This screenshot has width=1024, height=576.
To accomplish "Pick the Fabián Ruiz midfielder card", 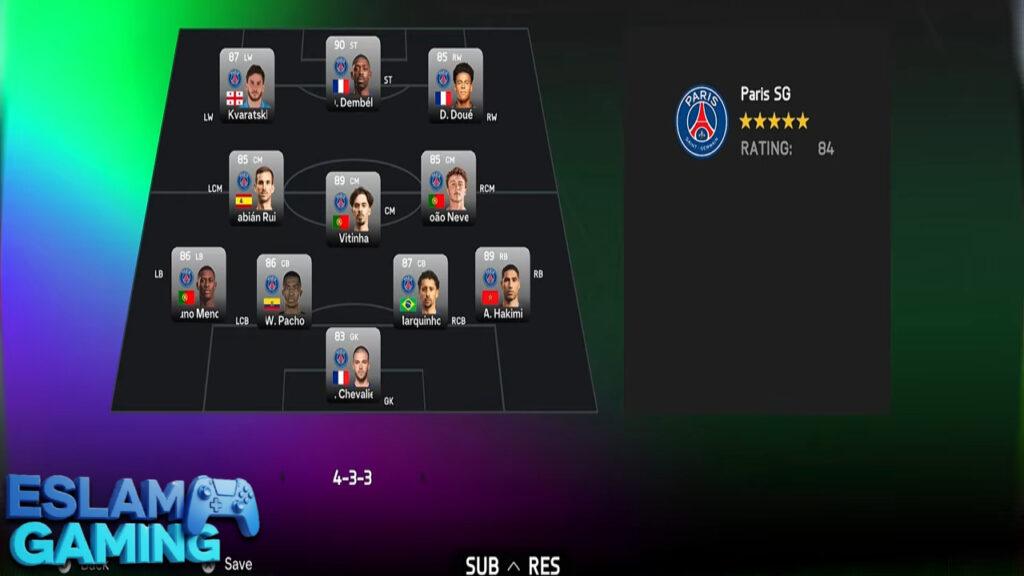I will pyautogui.click(x=256, y=187).
